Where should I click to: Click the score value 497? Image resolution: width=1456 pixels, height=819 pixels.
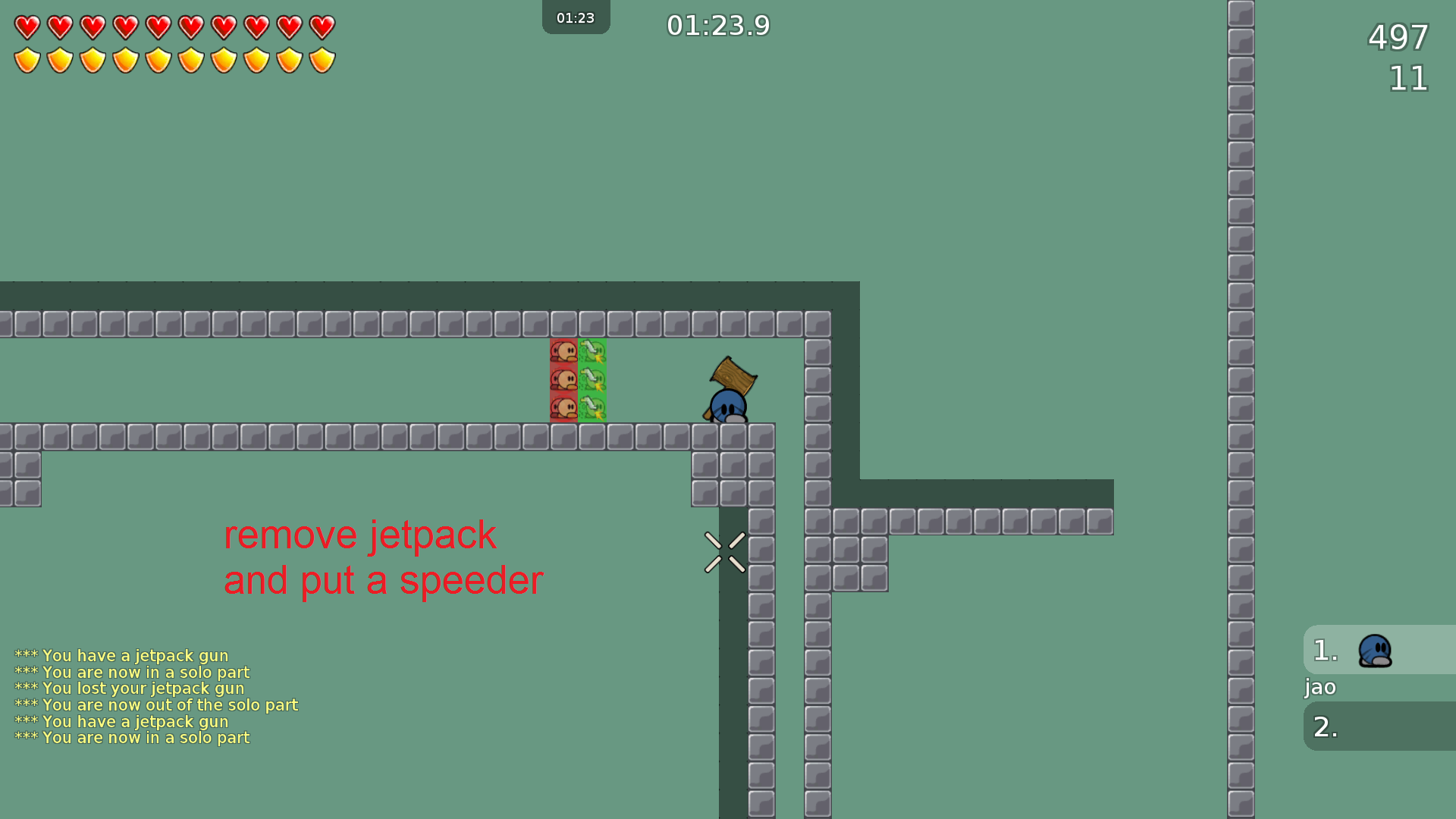1398,38
